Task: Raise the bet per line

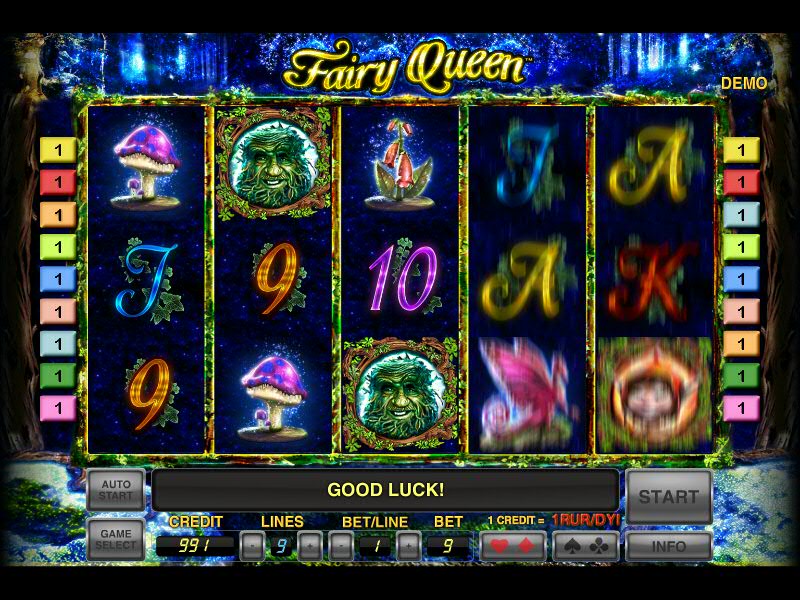Action: click(408, 546)
